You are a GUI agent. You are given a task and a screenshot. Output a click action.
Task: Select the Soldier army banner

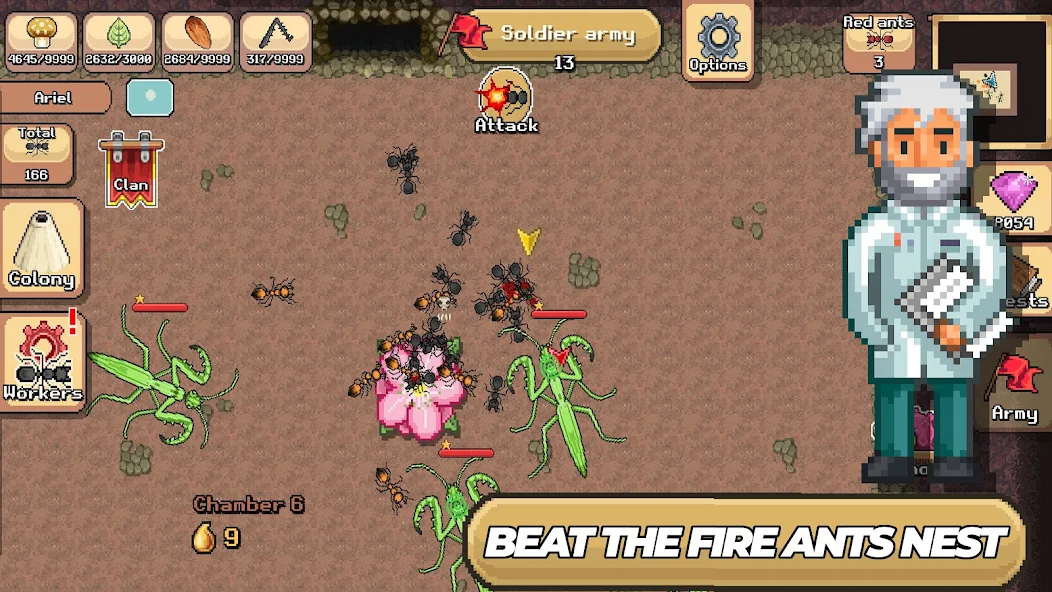coord(563,35)
